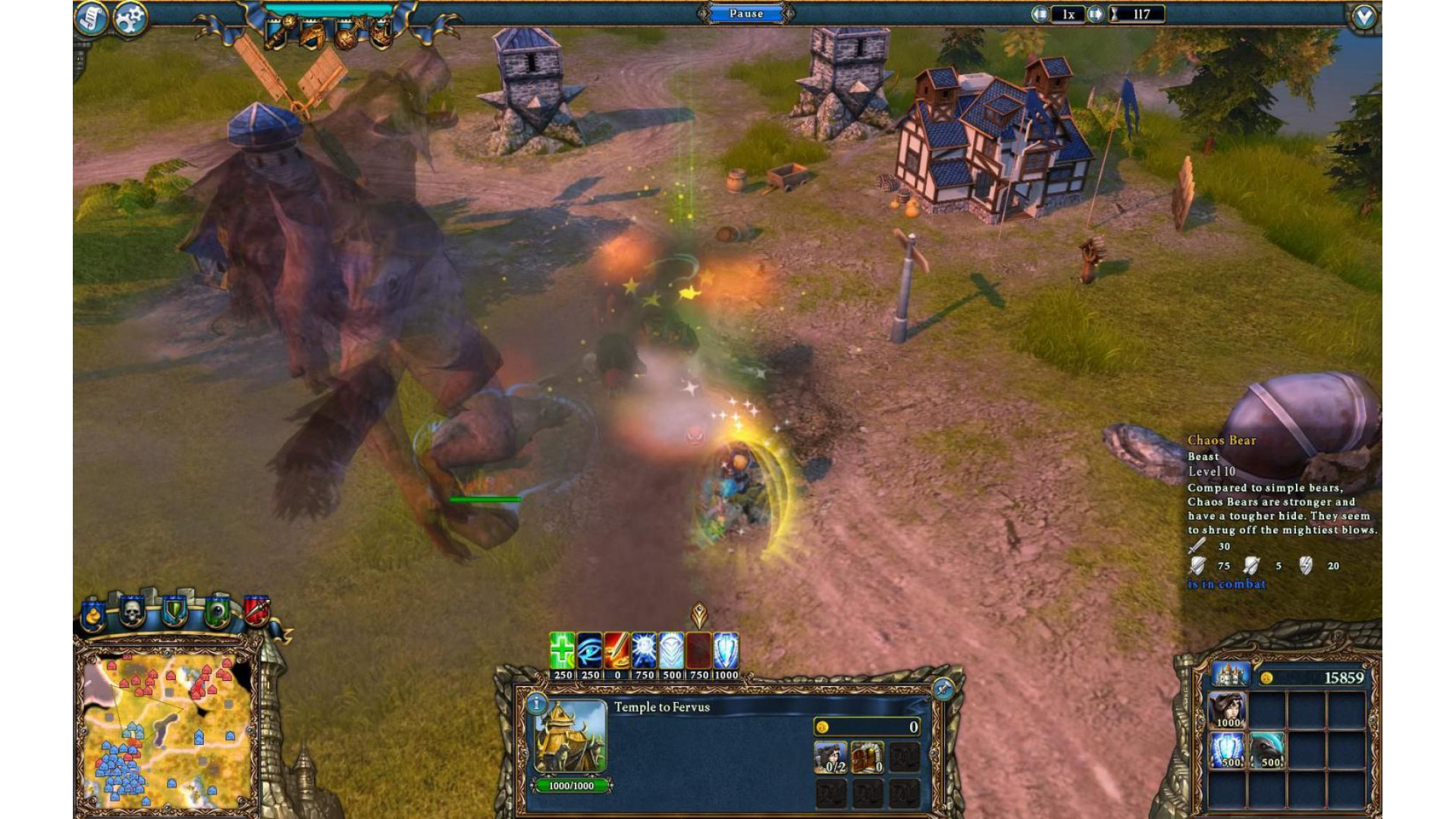
Task: Select the red sword banner flag
Action: (x=257, y=610)
